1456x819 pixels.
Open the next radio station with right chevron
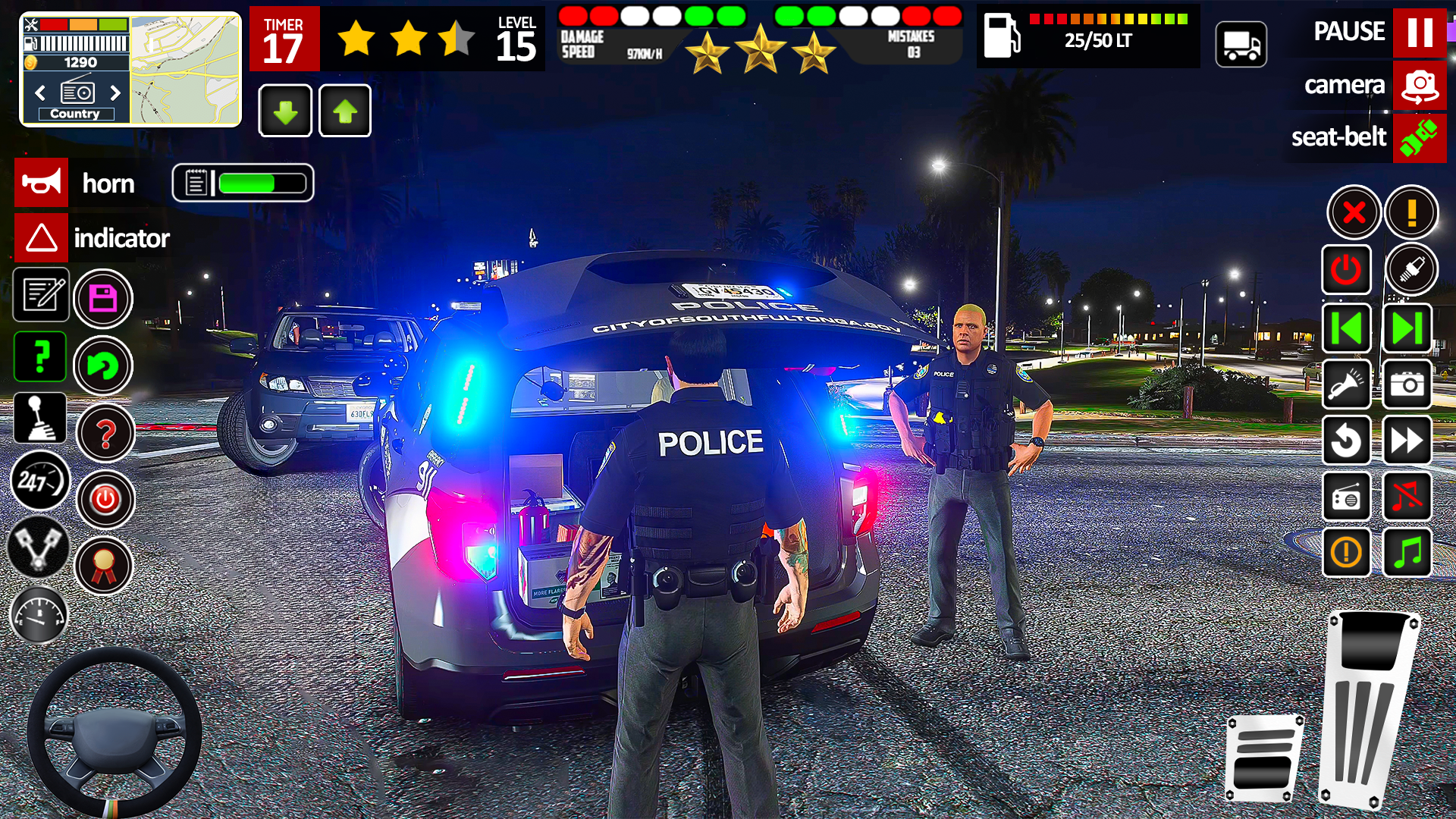point(115,93)
